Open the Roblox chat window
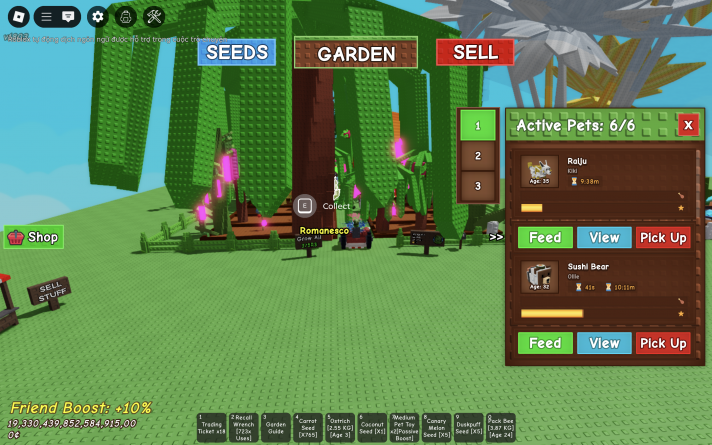The width and height of the screenshot is (712, 445). 68,16
